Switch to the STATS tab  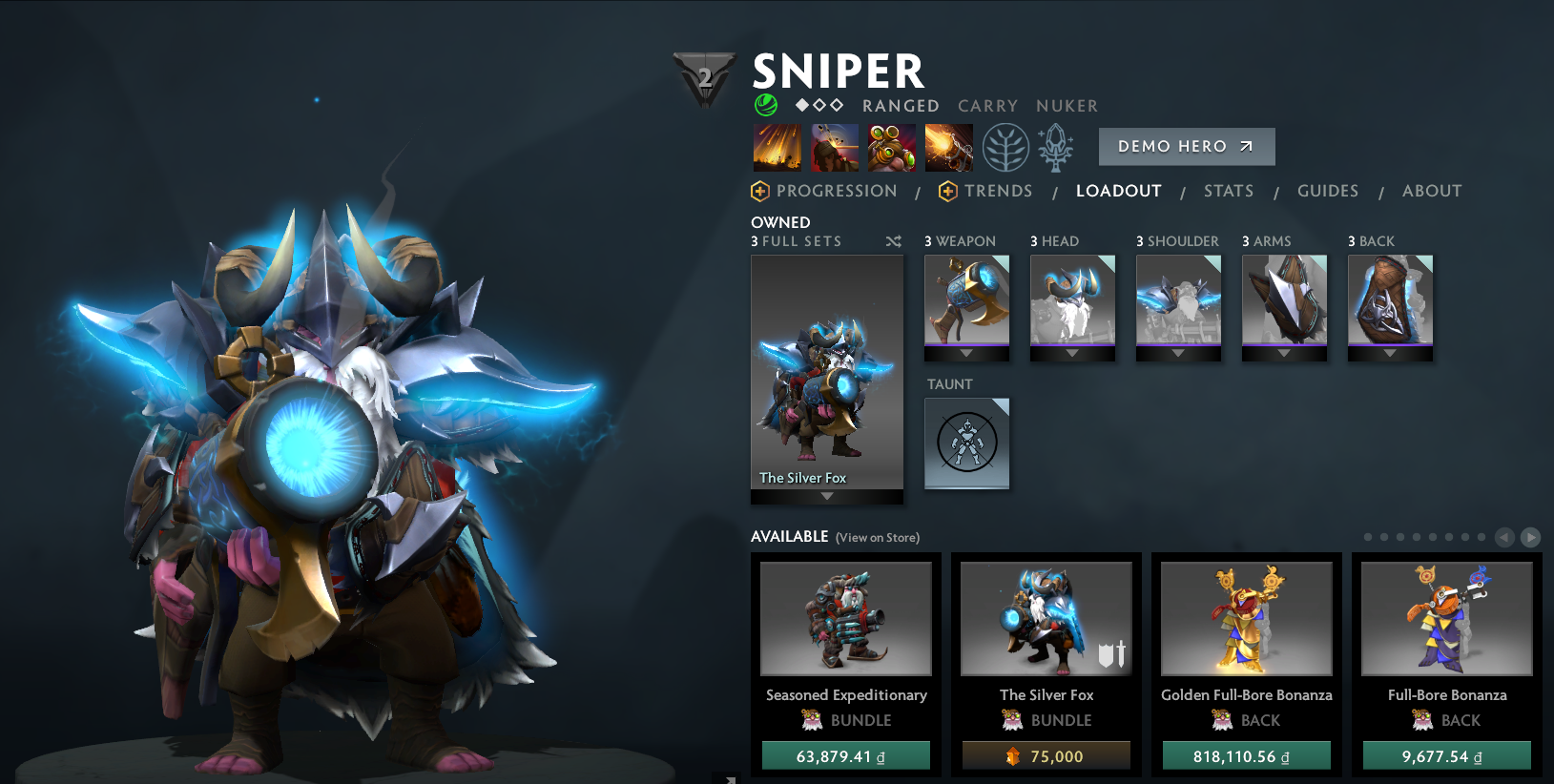click(x=1229, y=191)
